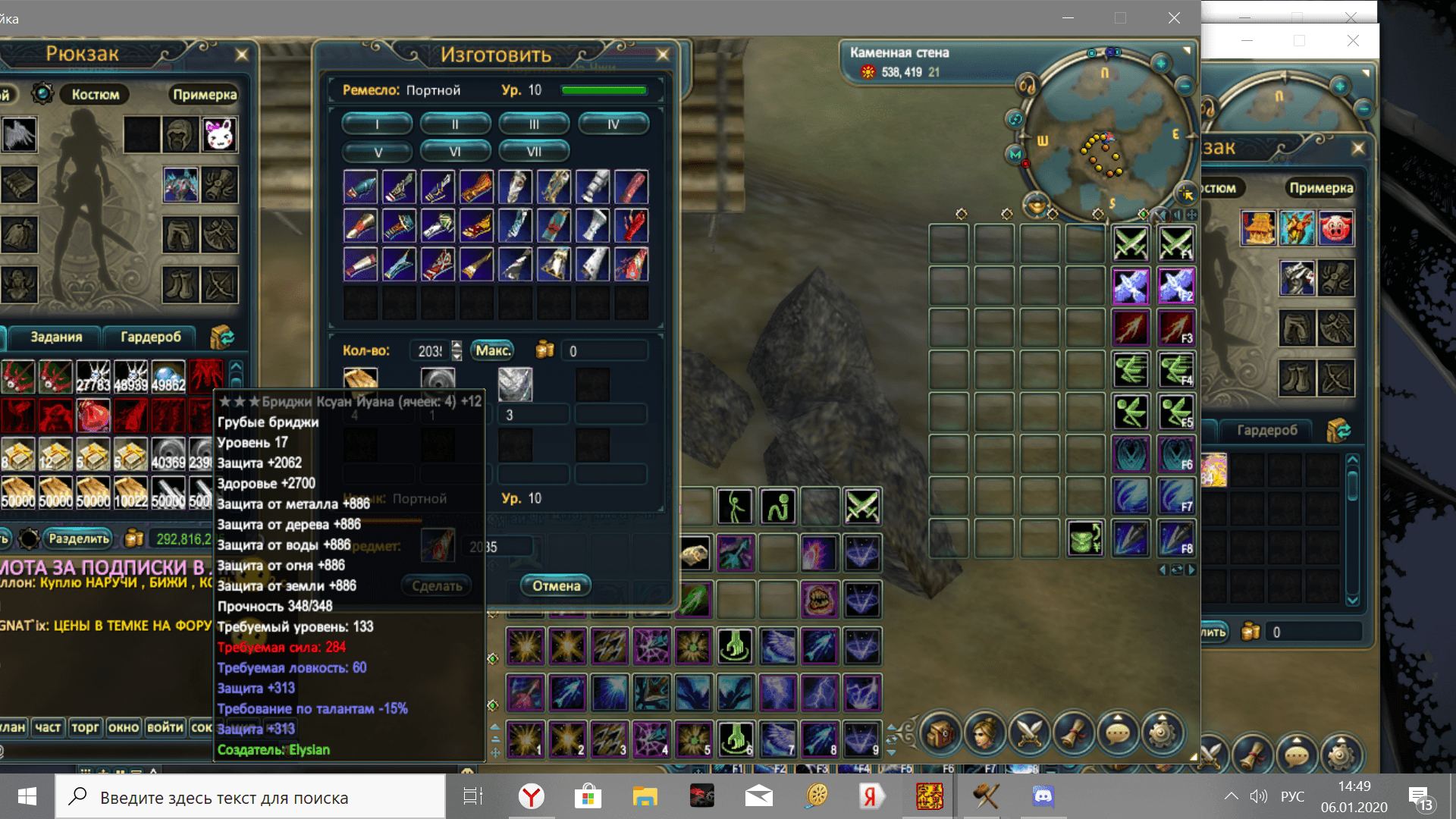Toggle system volume in the Windows tray
This screenshot has height=819, width=1456.
coord(1259,796)
